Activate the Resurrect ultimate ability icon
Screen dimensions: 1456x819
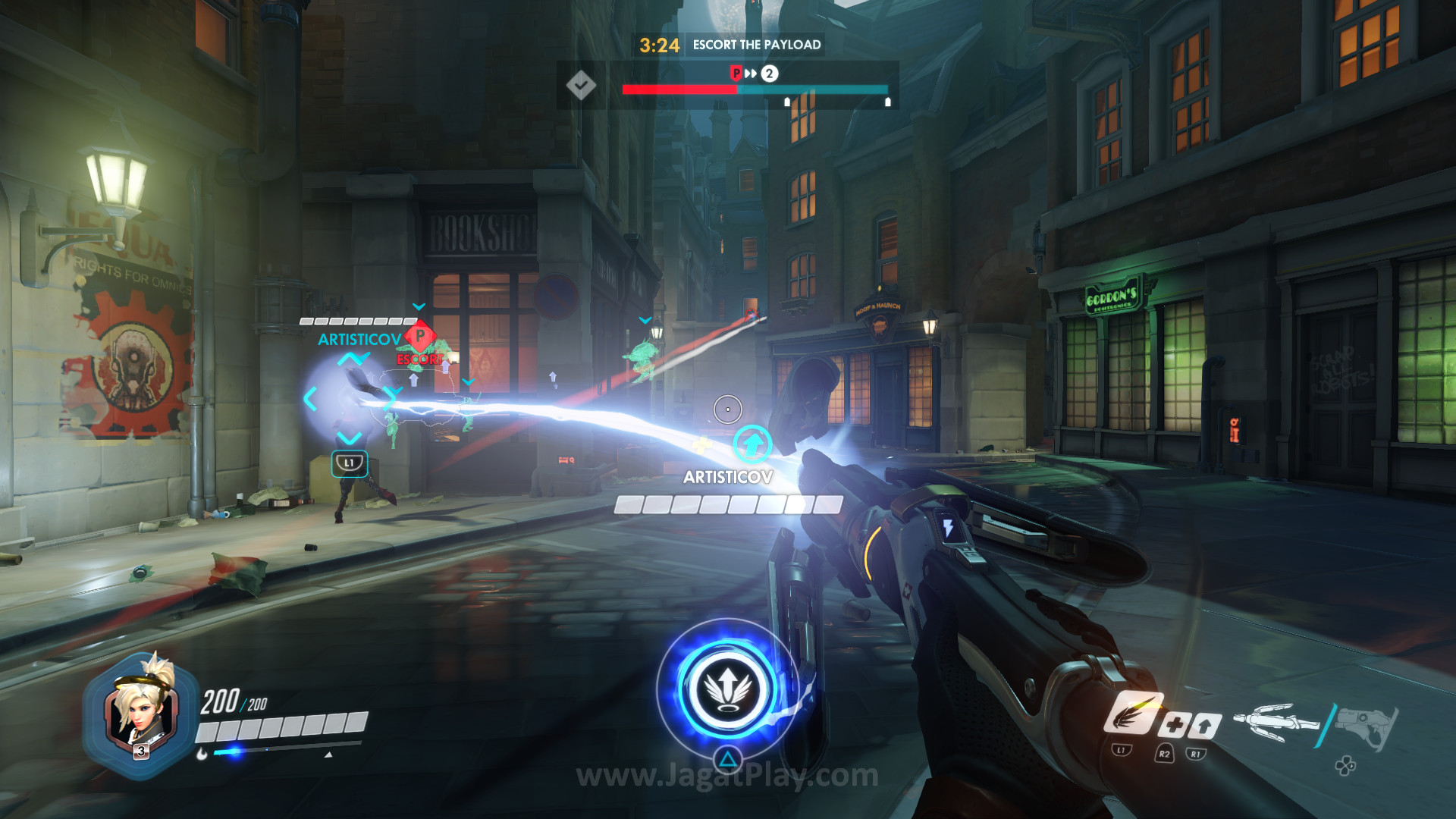pos(728,689)
